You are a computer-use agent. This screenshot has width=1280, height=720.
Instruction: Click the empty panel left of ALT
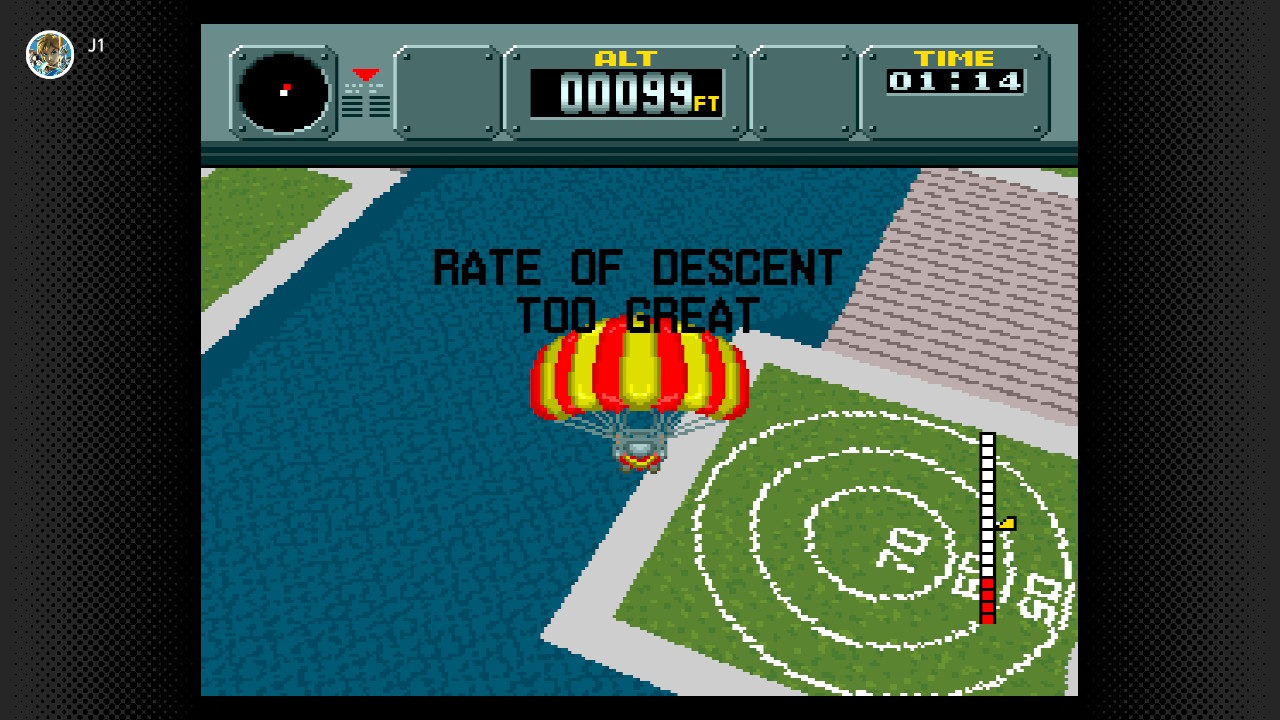(x=447, y=90)
